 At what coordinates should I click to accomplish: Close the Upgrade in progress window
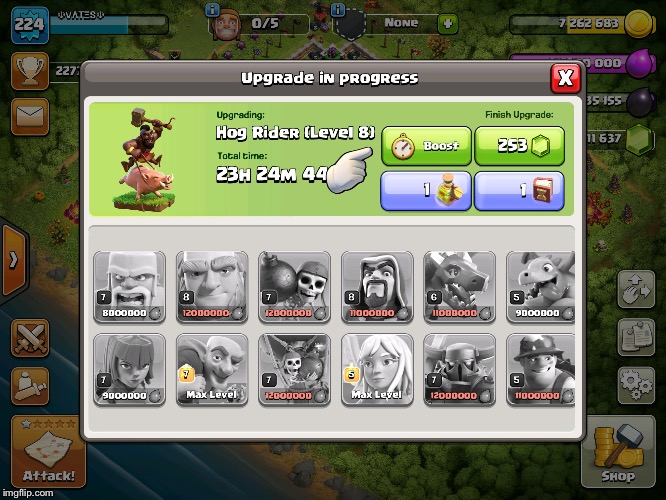(565, 78)
